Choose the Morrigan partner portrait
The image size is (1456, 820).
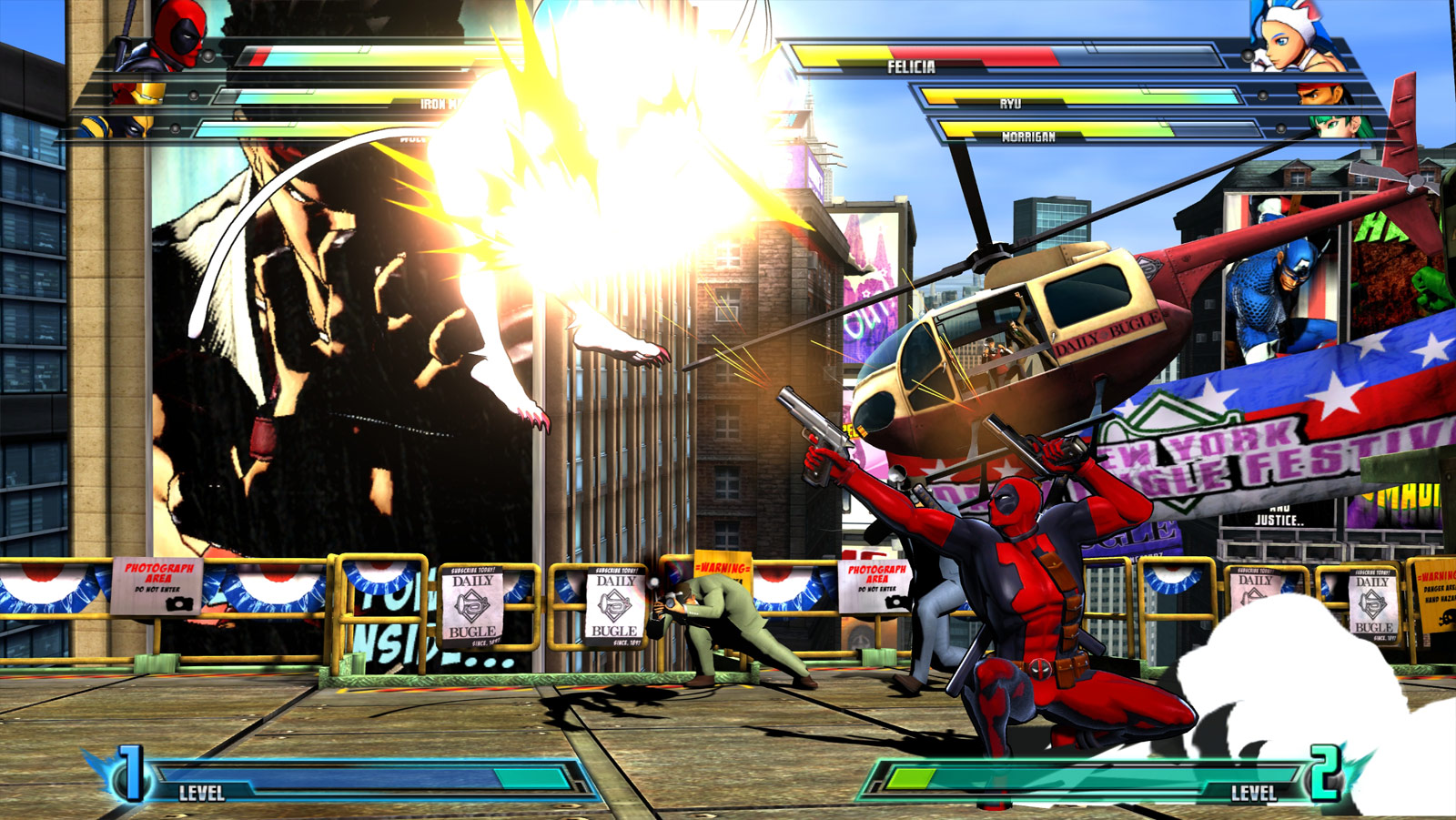click(x=1338, y=126)
